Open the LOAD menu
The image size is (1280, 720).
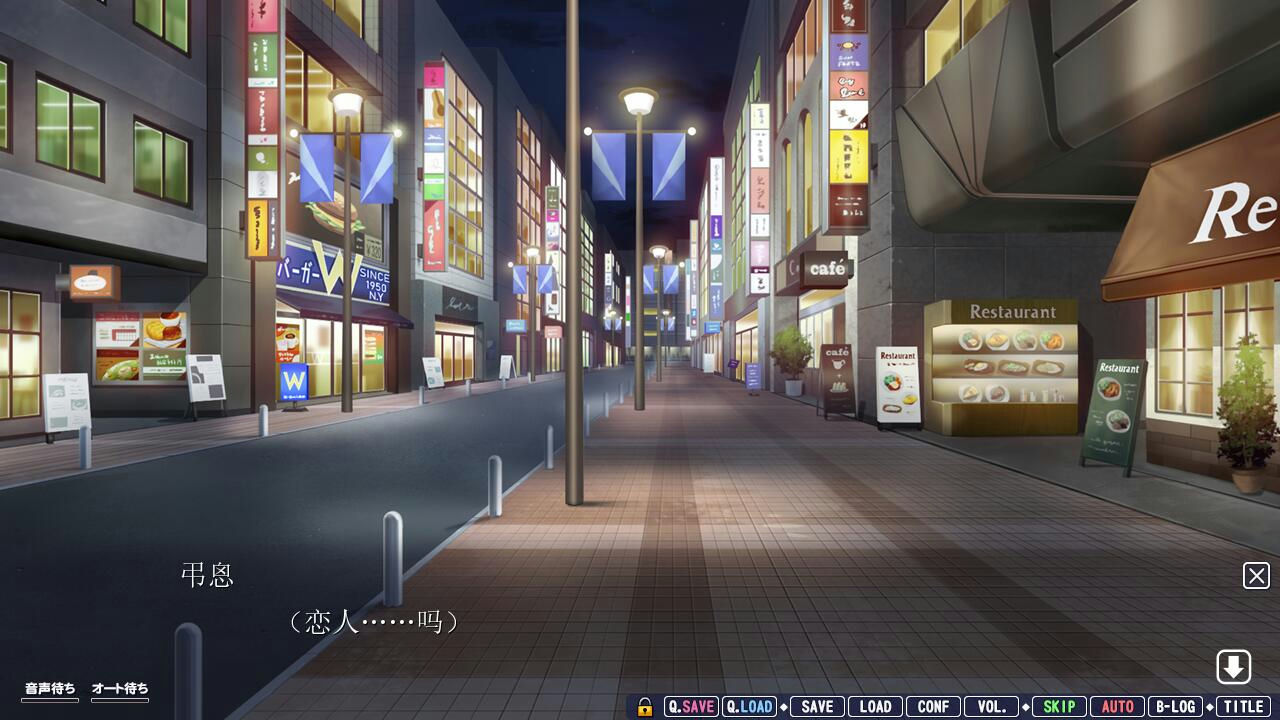tap(875, 707)
